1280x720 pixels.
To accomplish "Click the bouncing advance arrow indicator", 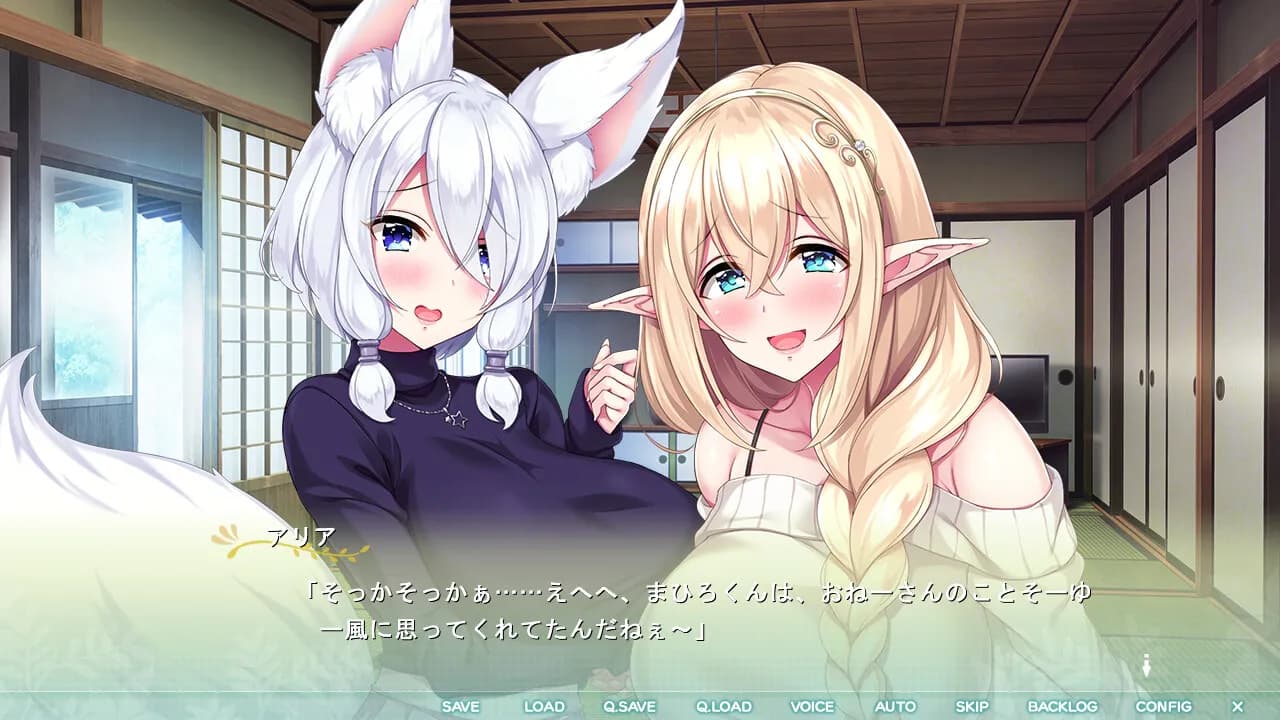I will pyautogui.click(x=1146, y=663).
